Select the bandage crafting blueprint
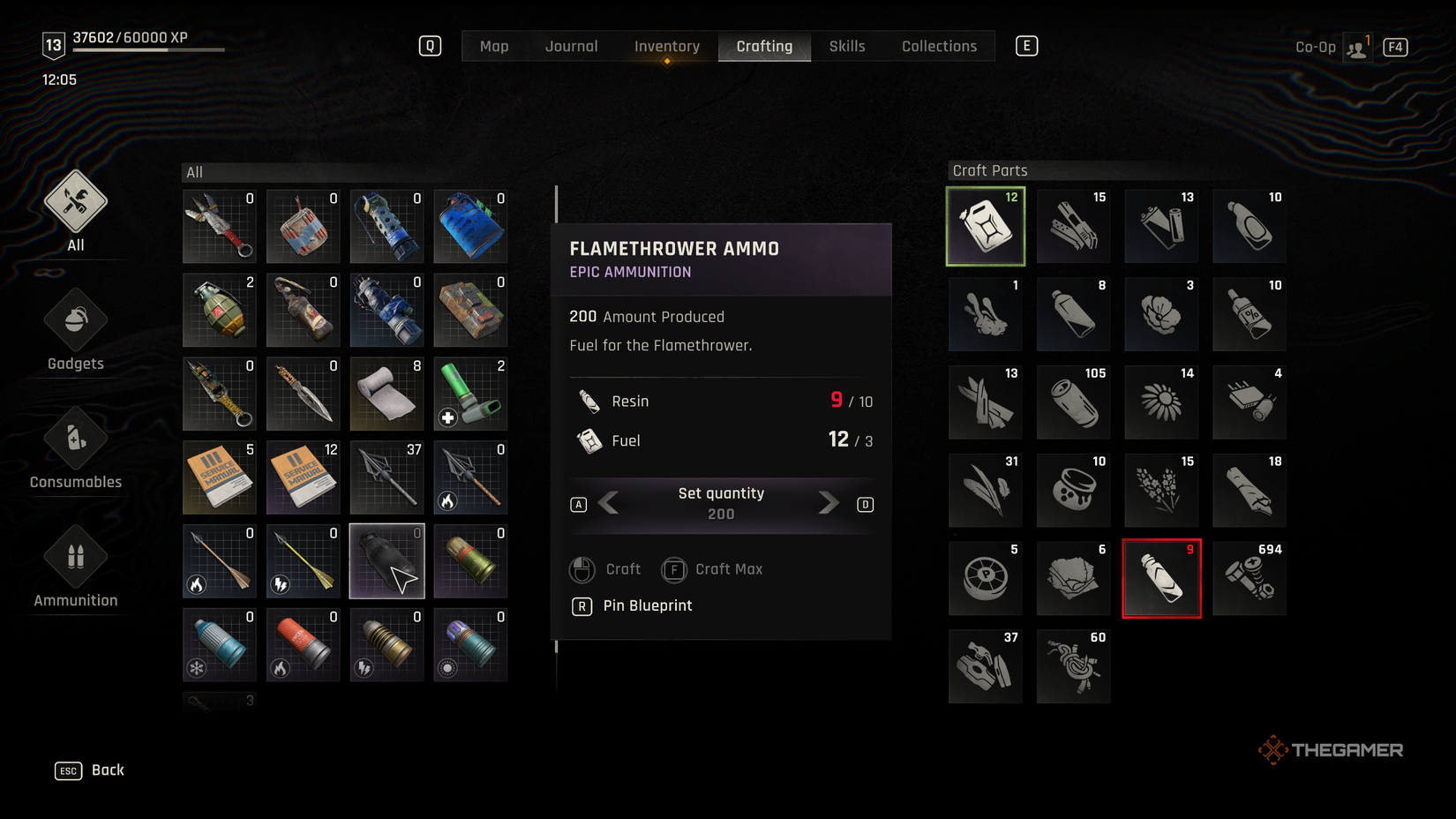Screen dimensions: 1456x819 [x=387, y=394]
